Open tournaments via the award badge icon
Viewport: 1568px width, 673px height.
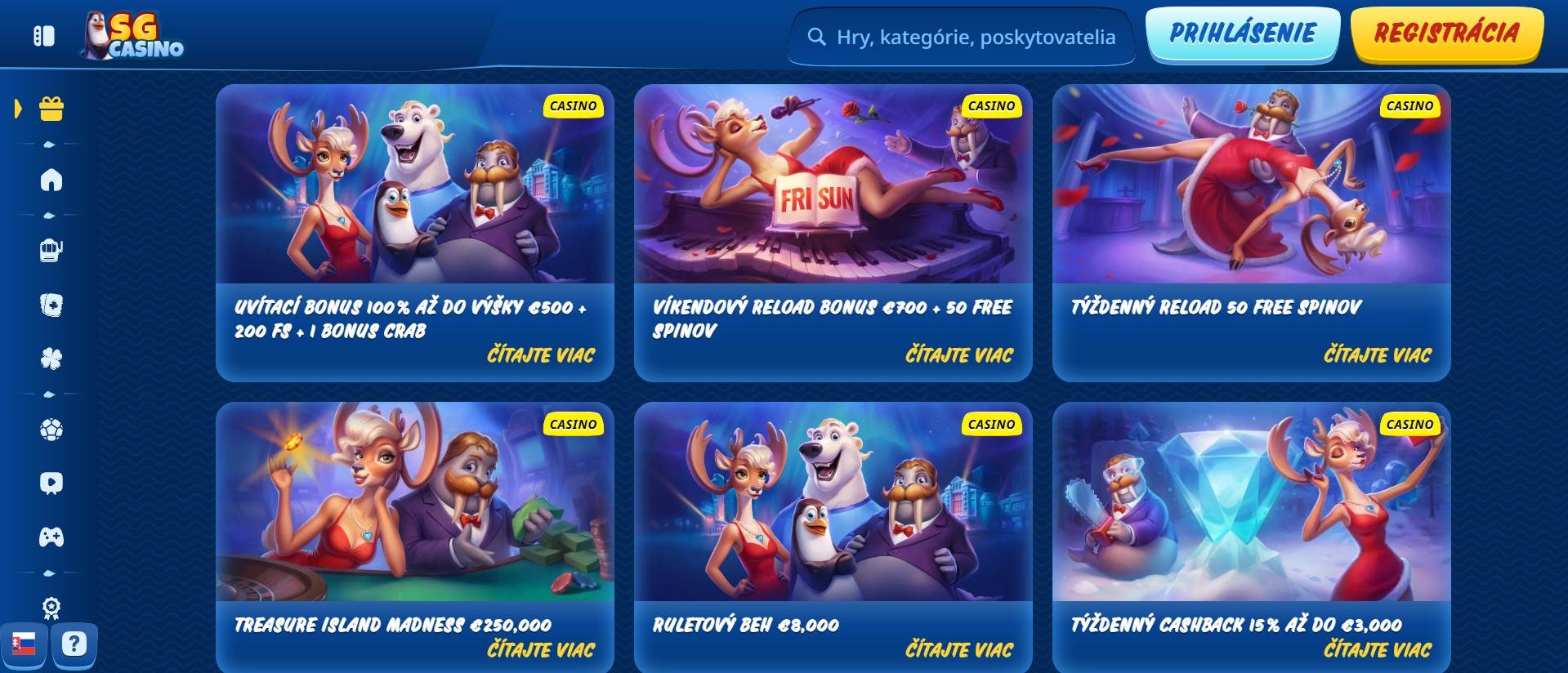pyautogui.click(x=51, y=607)
